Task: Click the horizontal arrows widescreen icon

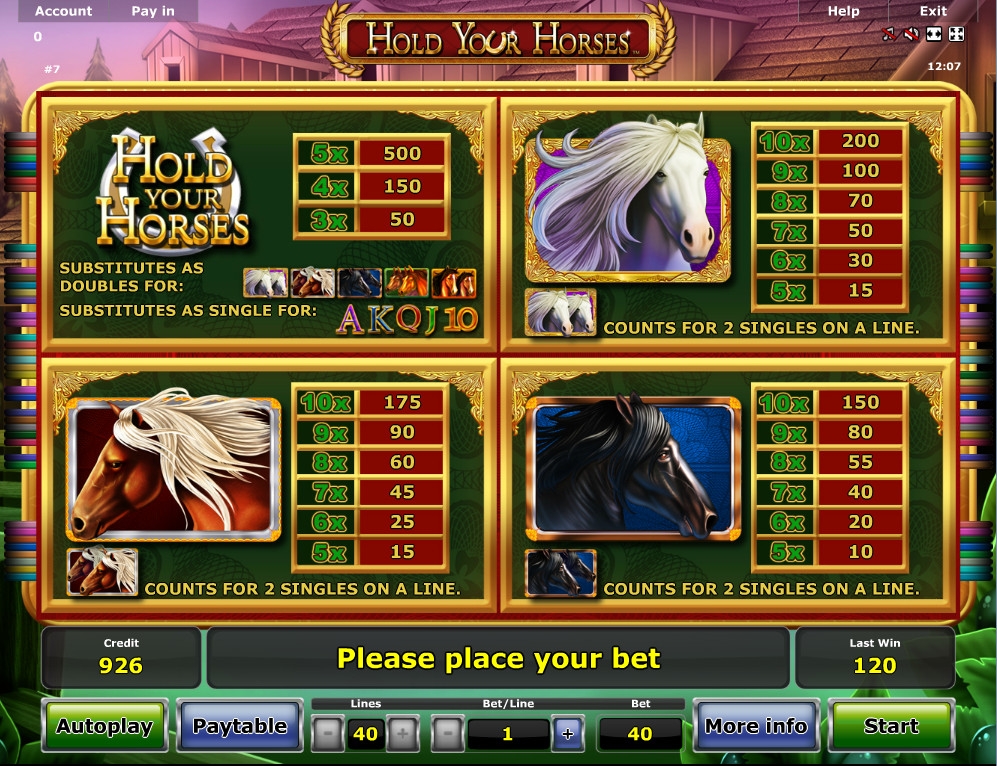Action: 934,35
